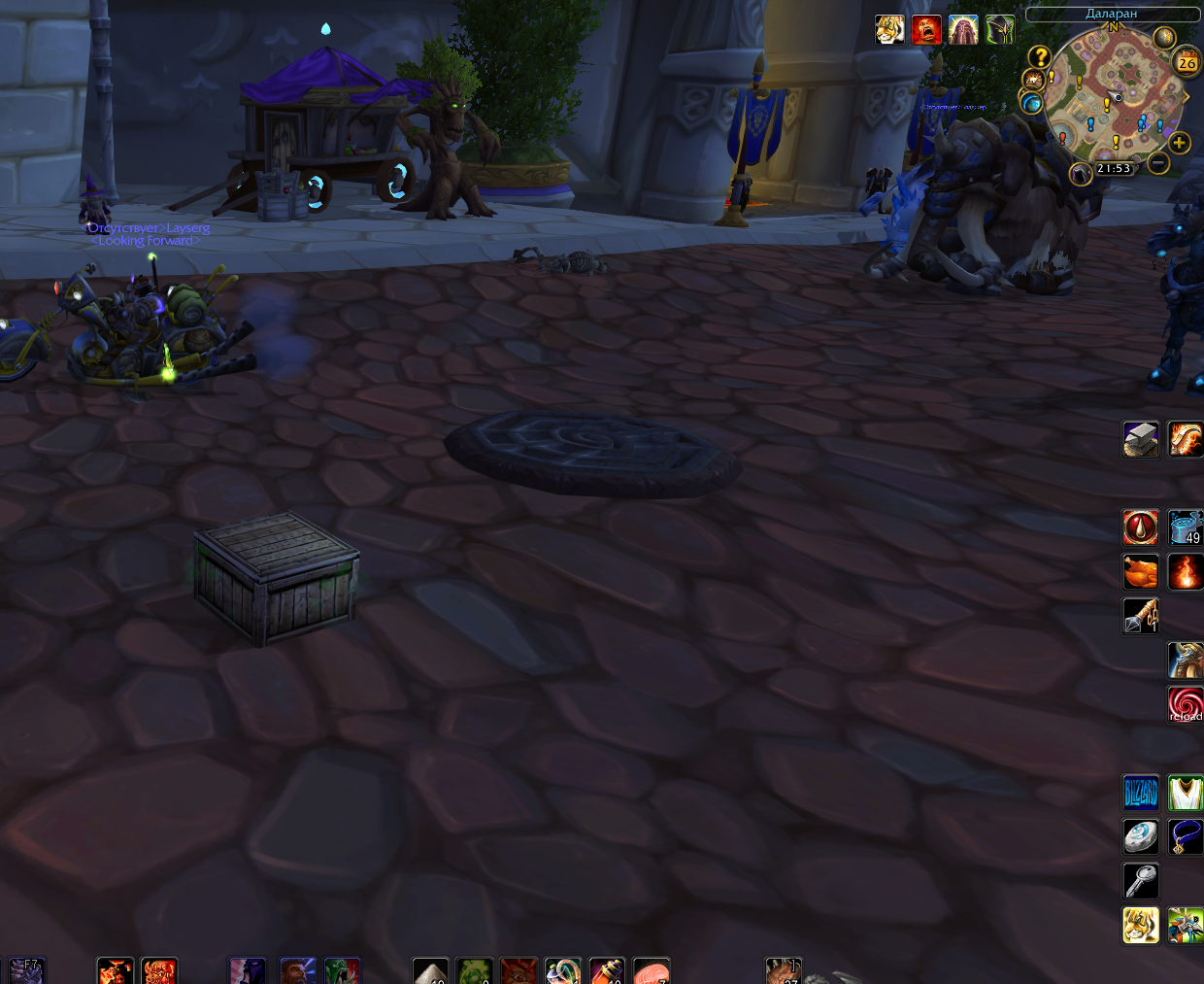Open the world globe minimap button
Screen dimensions: 1204x984
point(1031,102)
